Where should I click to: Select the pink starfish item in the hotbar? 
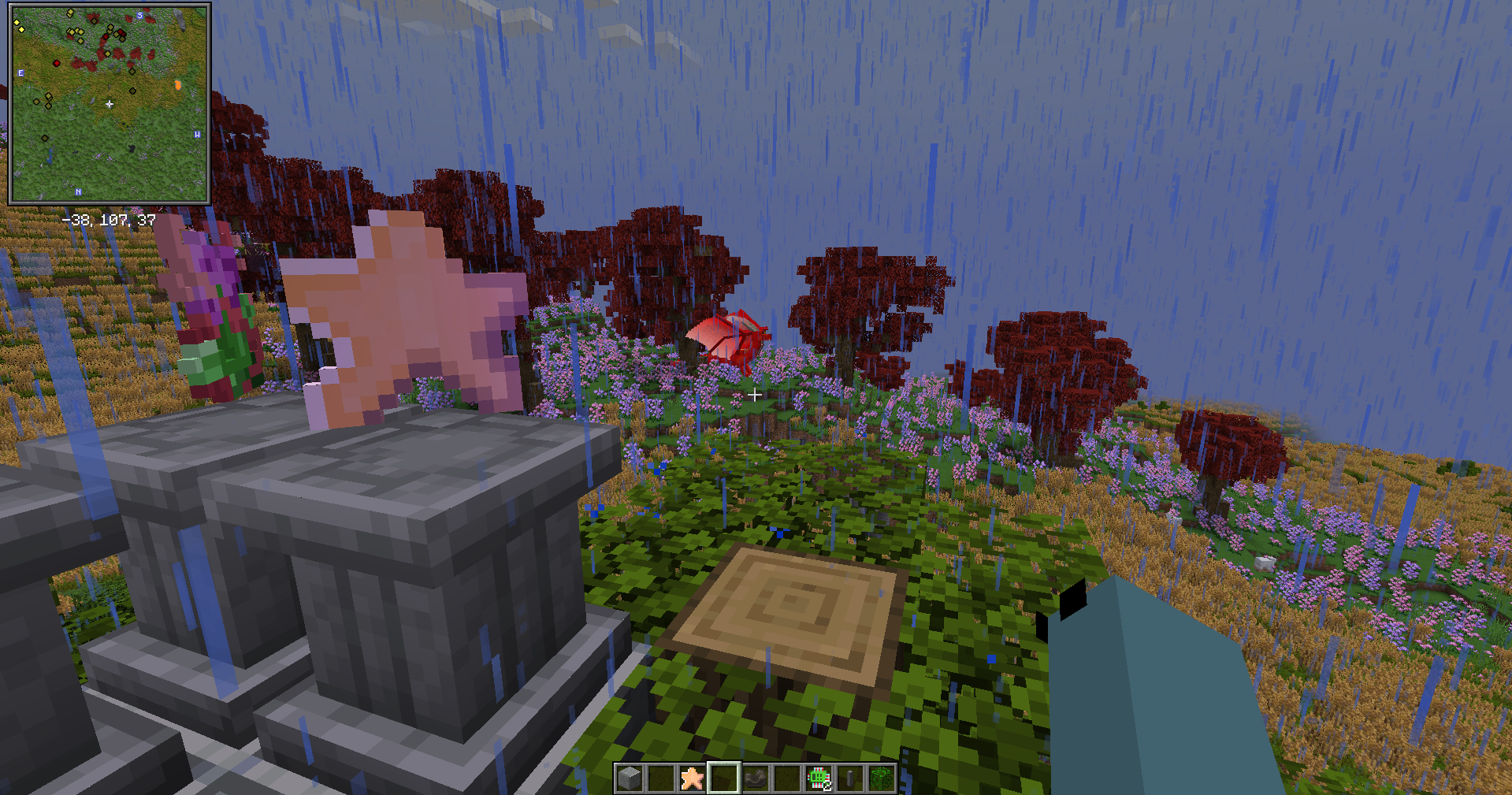pyautogui.click(x=692, y=780)
